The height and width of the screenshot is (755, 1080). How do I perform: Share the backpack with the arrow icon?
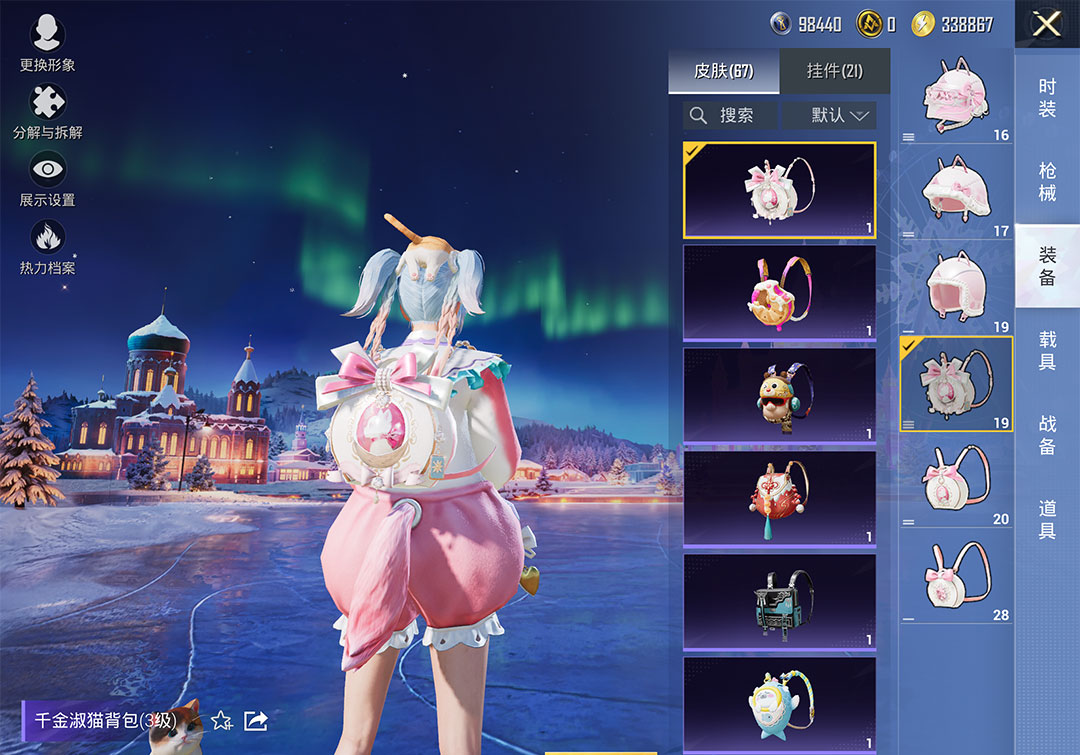pos(256,720)
